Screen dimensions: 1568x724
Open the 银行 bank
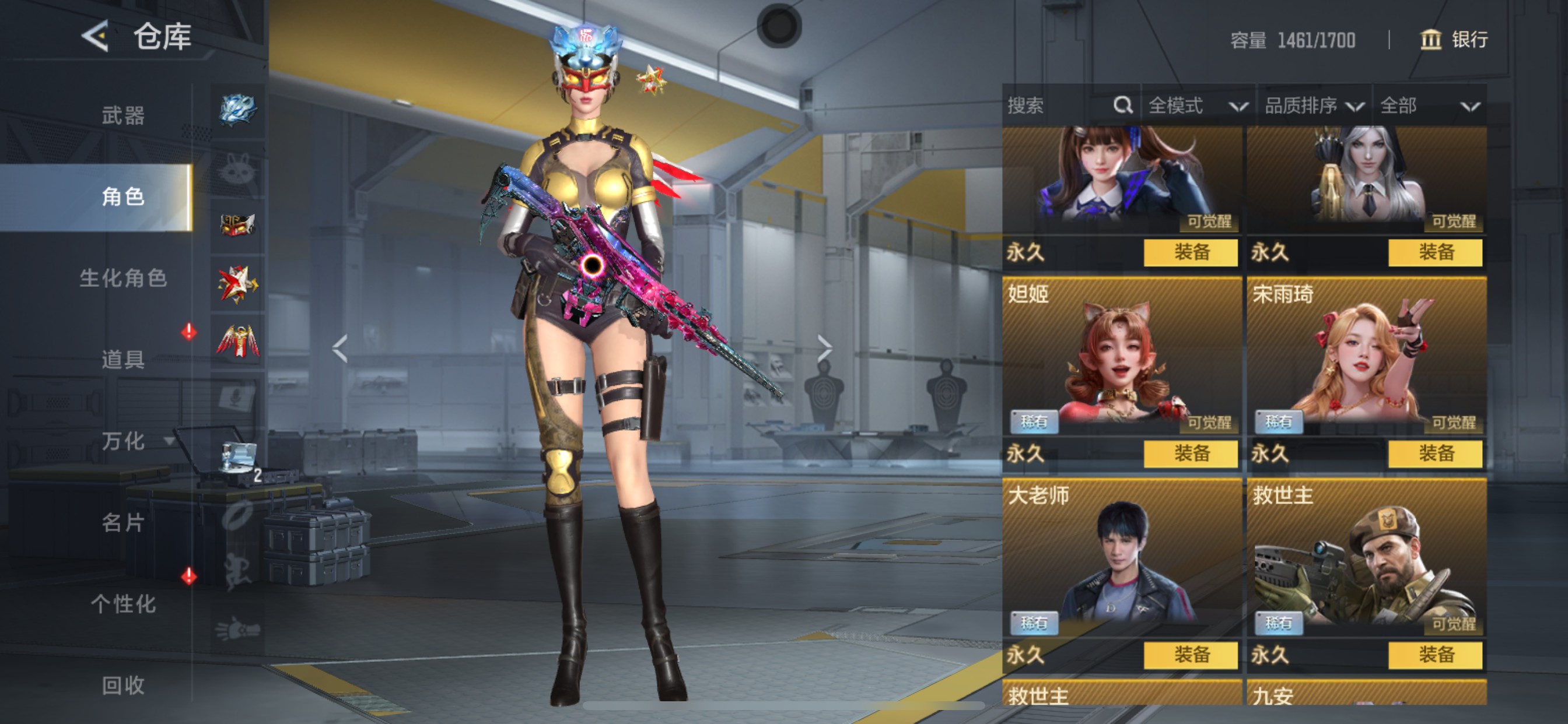click(x=1454, y=40)
